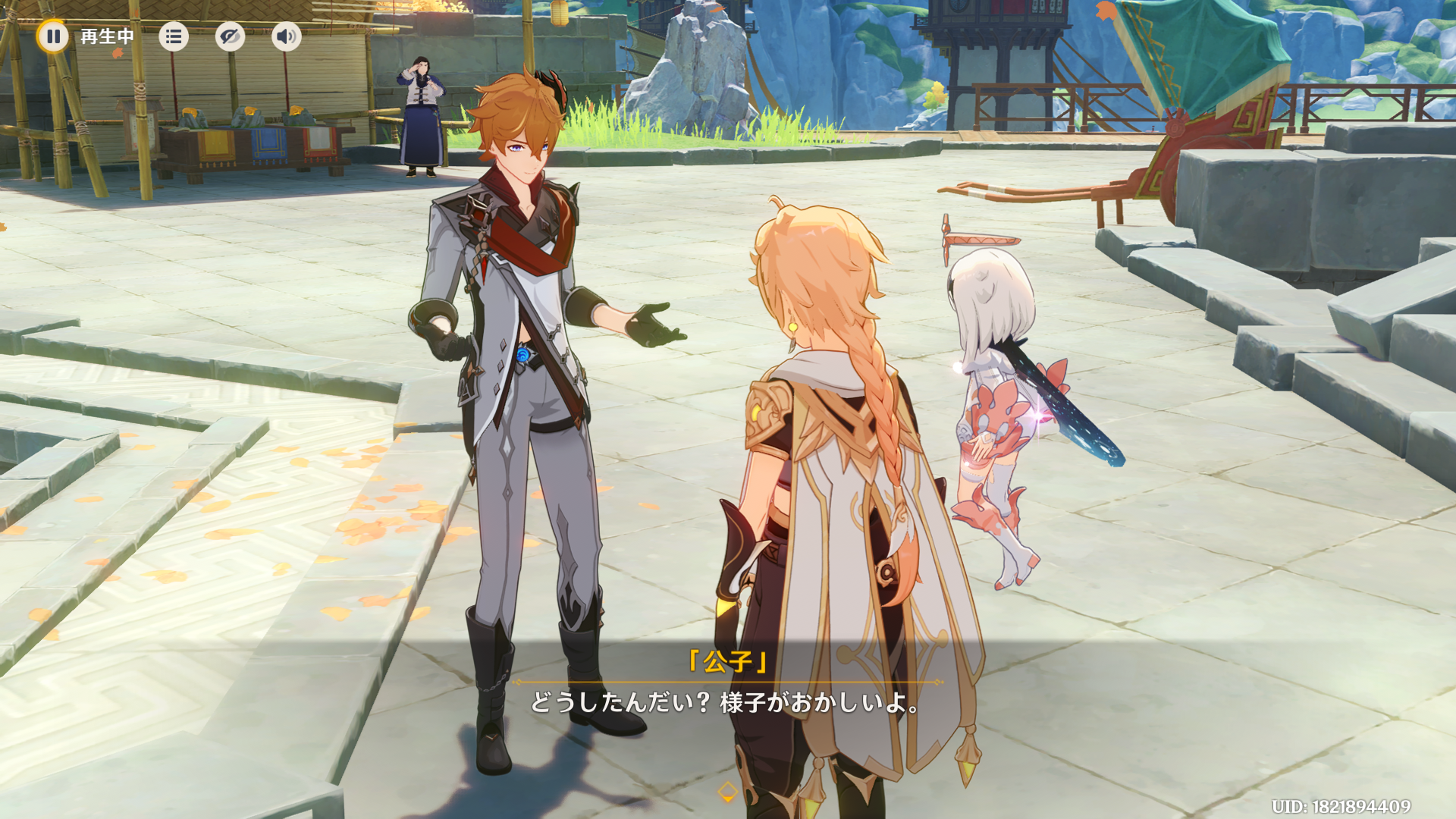Viewport: 1456px width, 819px height.
Task: Hide the dialogue interface with eye icon
Action: 230,36
